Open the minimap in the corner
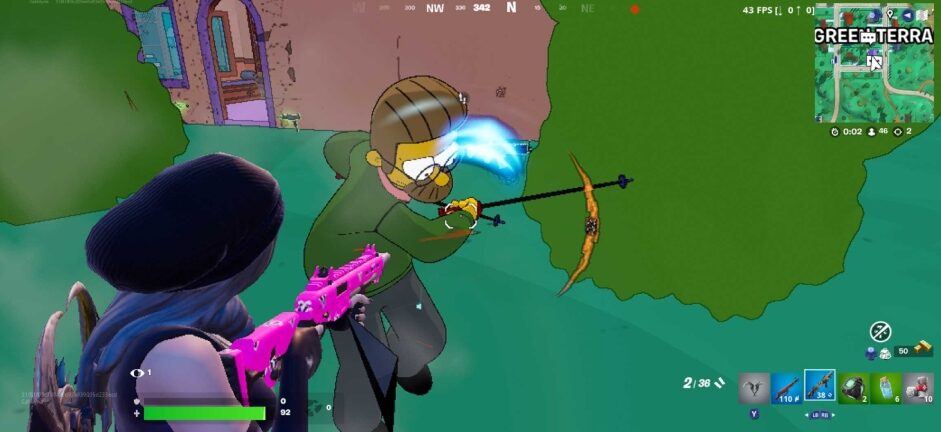 click(873, 62)
